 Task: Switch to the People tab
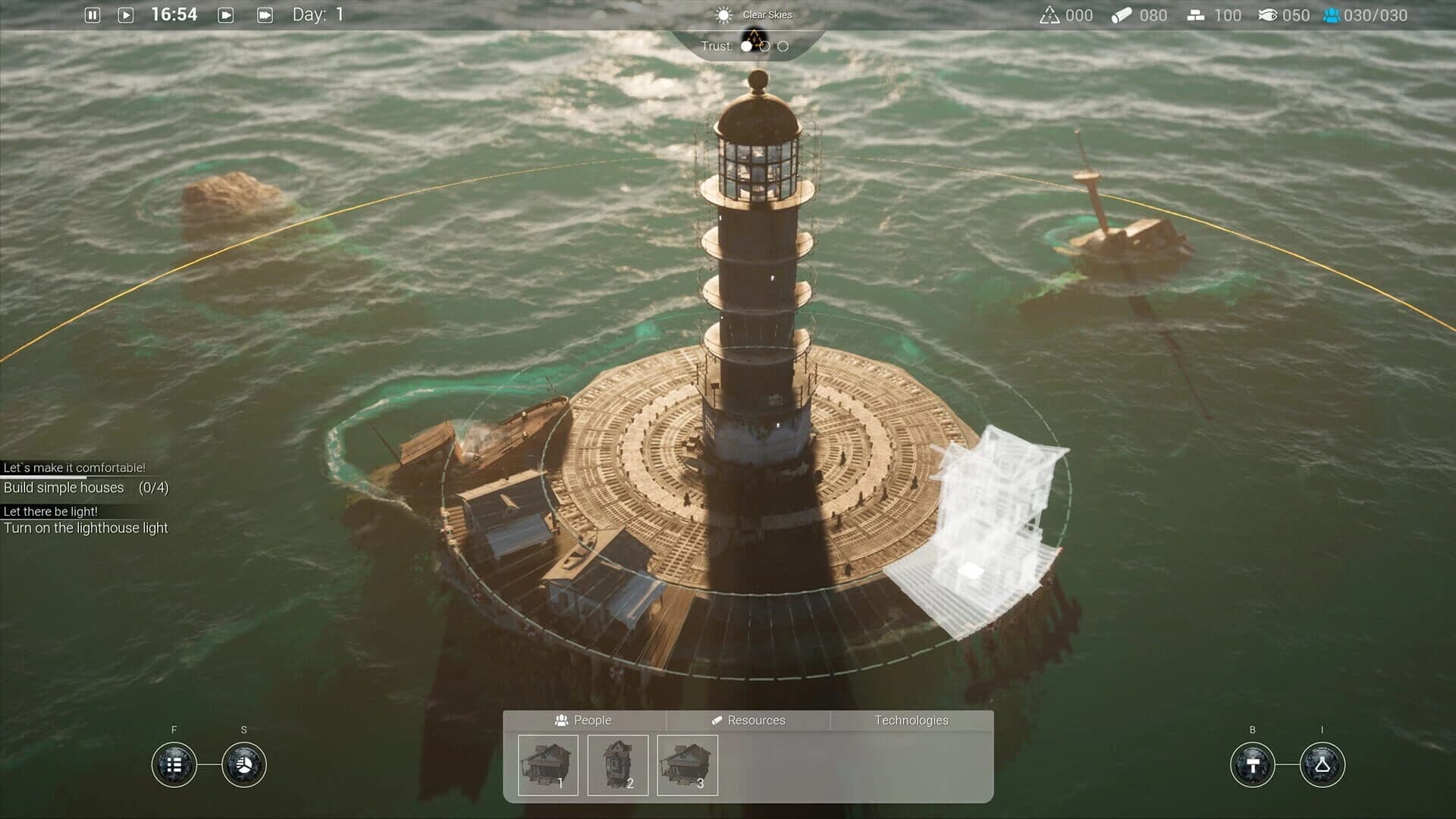click(x=587, y=720)
